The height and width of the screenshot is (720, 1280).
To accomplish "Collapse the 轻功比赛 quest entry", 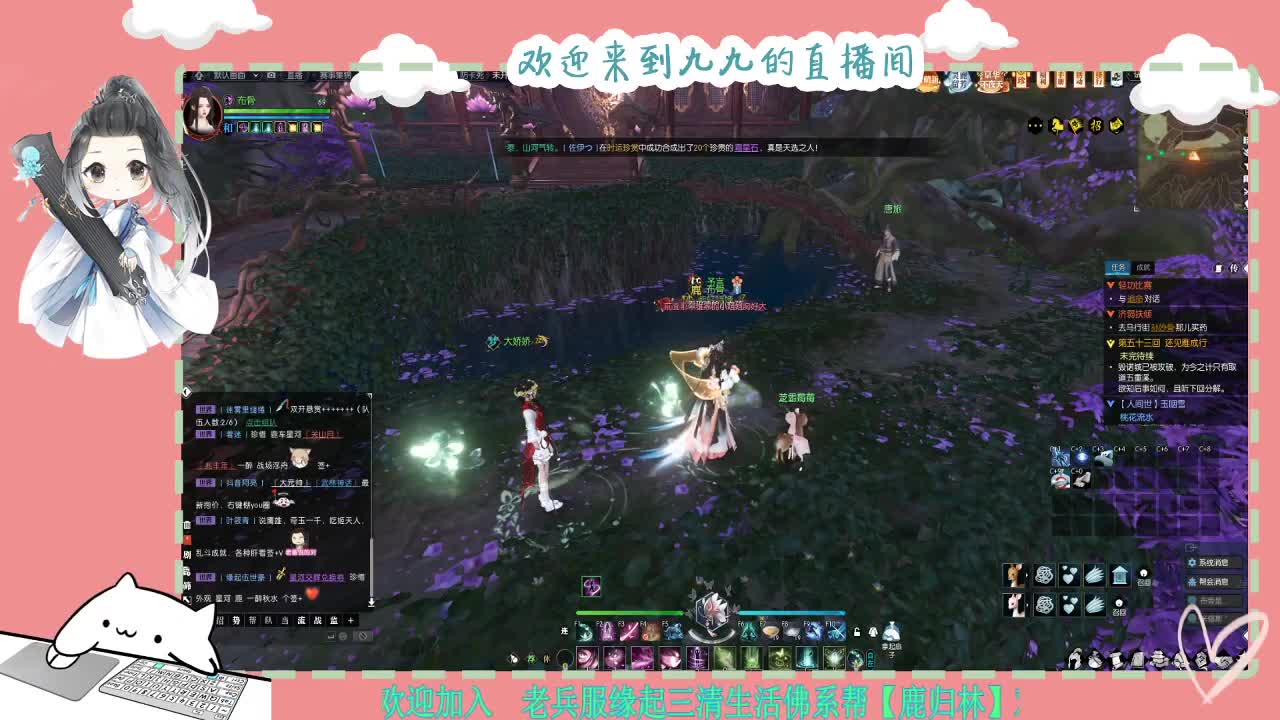I will pyautogui.click(x=1110, y=285).
